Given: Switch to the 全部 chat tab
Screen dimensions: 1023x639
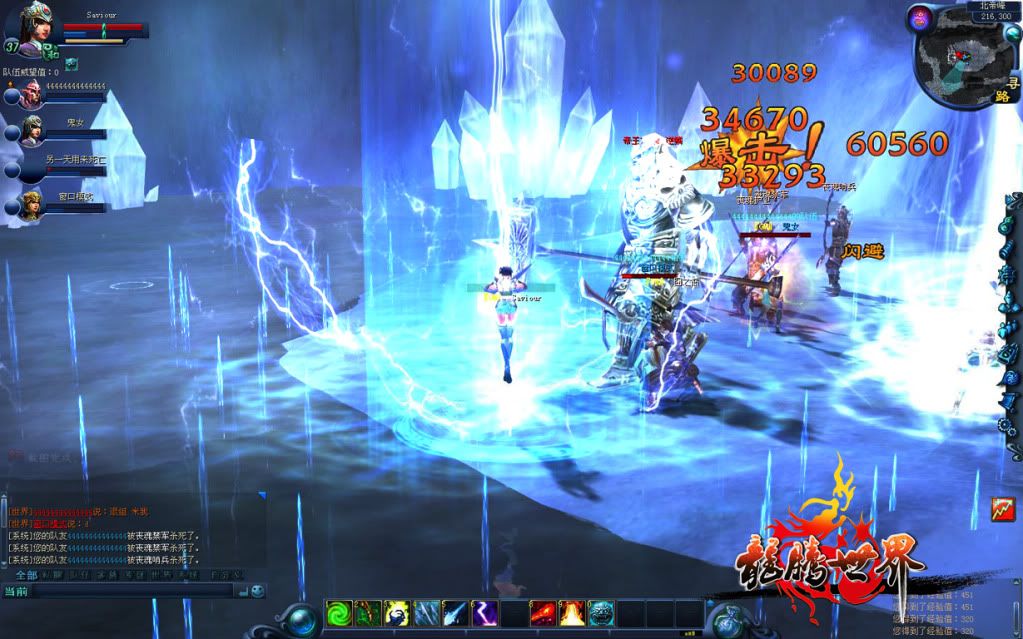Looking at the screenshot, I should (25, 575).
